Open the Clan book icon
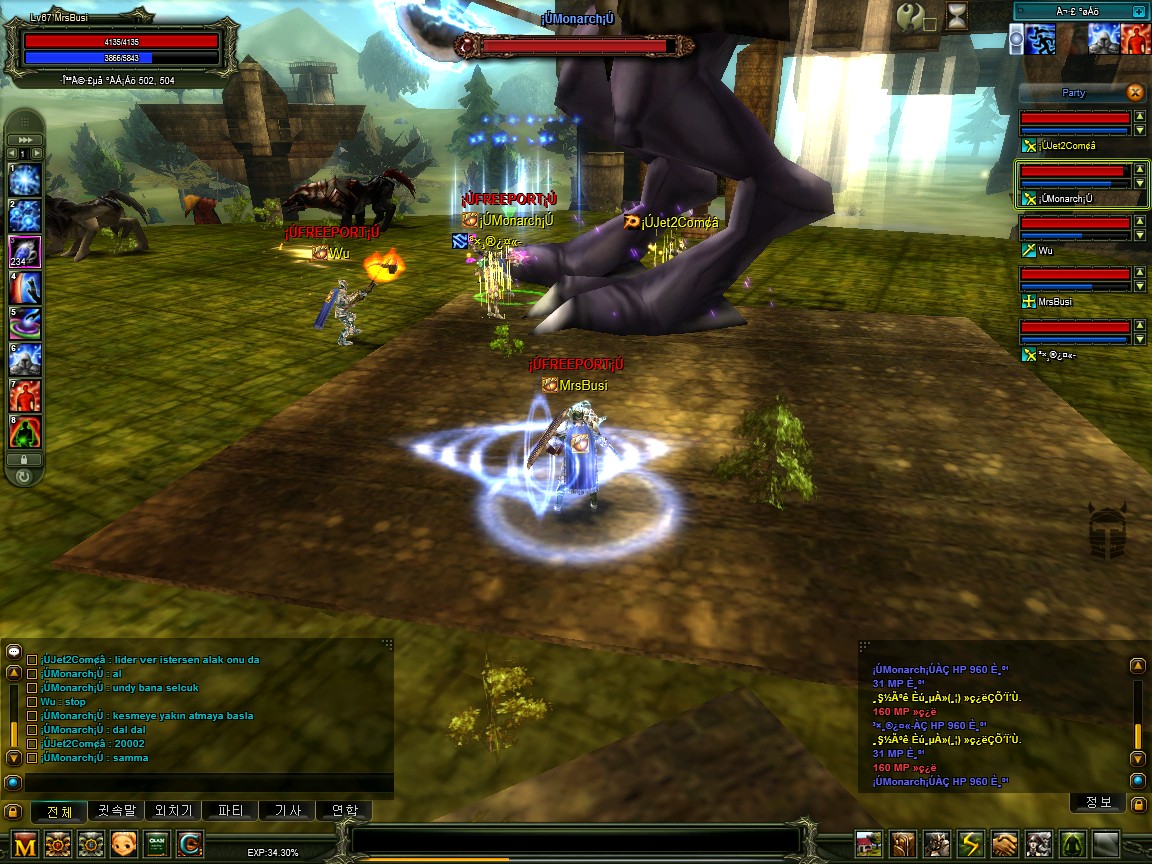The width and height of the screenshot is (1152, 864). click(156, 844)
